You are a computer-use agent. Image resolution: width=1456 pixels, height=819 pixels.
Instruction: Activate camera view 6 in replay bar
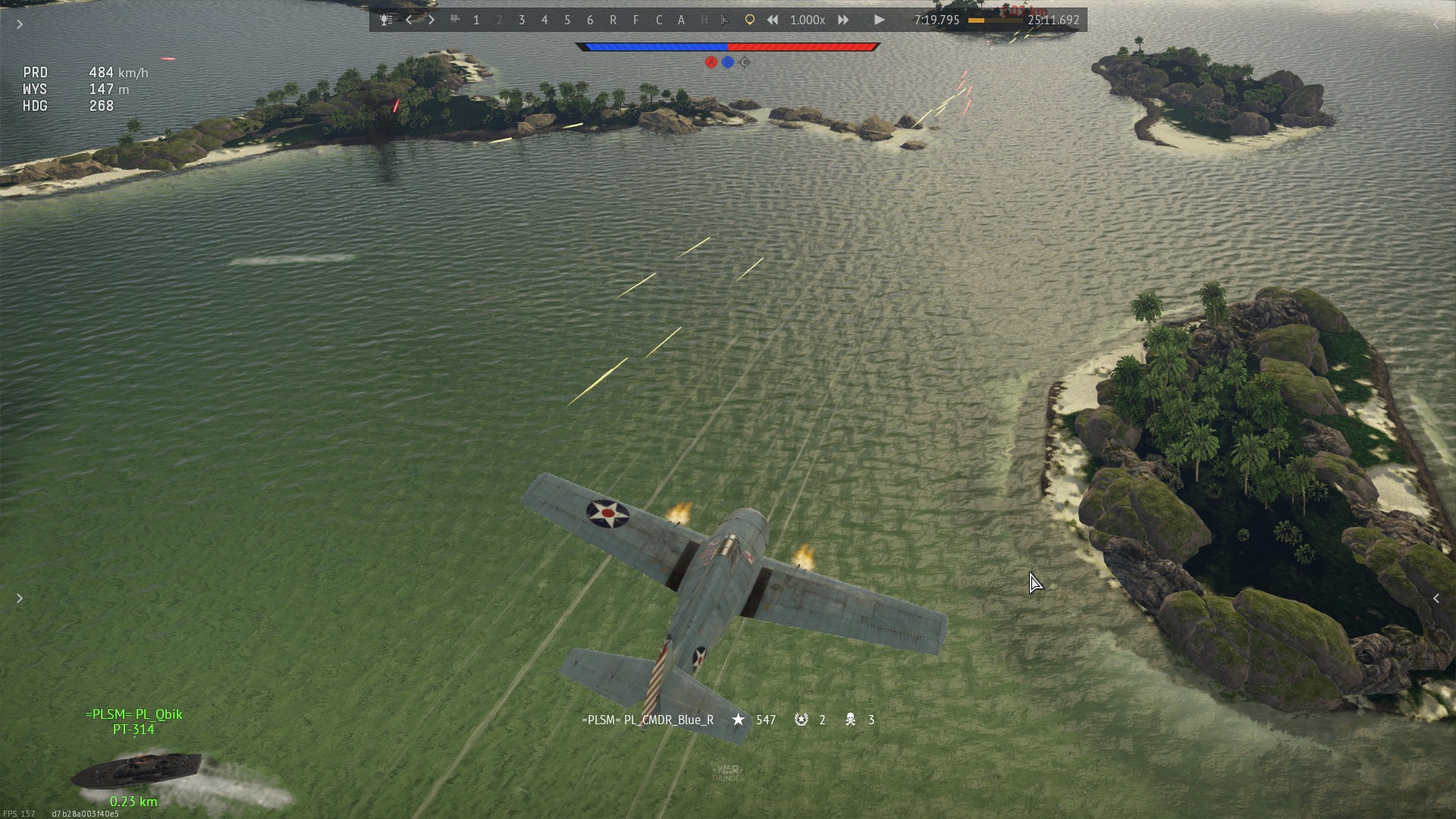point(590,20)
